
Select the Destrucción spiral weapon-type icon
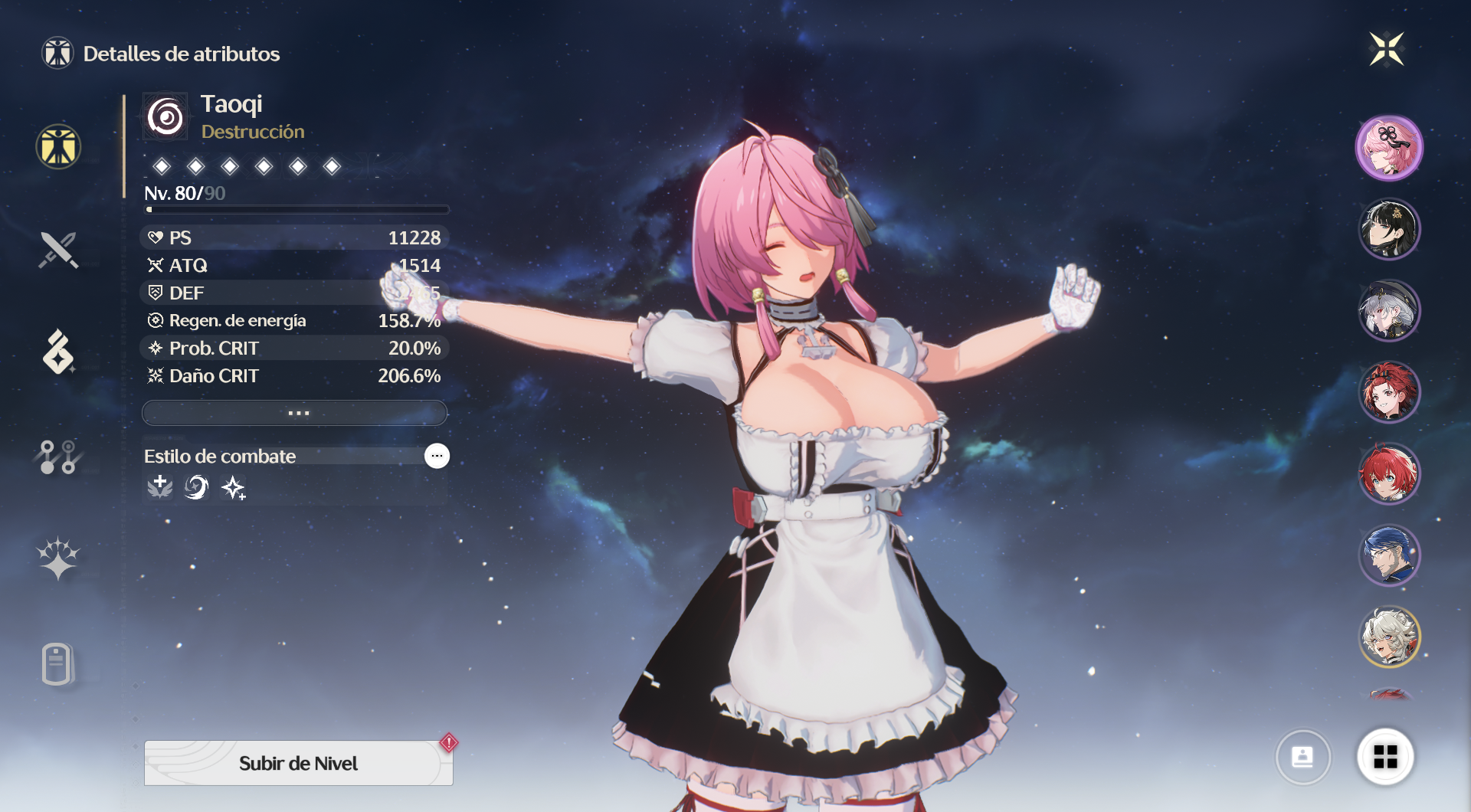click(x=165, y=117)
